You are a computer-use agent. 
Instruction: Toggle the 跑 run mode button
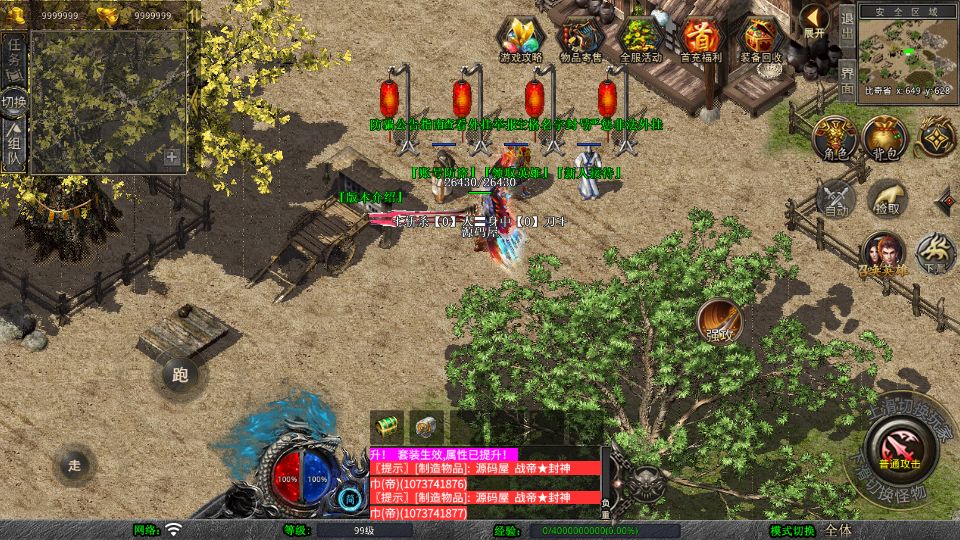[x=180, y=375]
